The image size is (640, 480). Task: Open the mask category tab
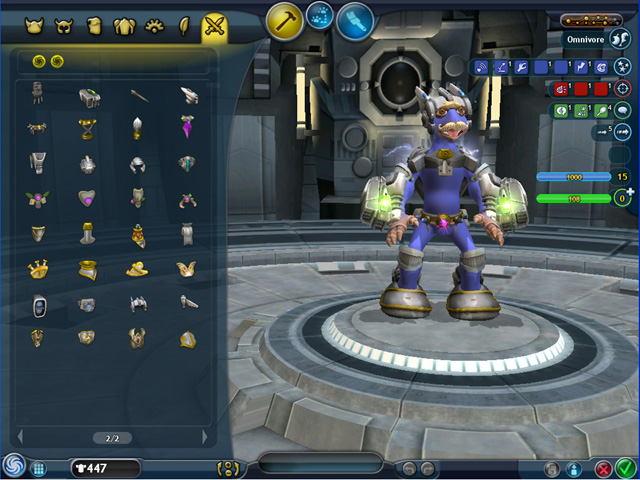(66, 26)
